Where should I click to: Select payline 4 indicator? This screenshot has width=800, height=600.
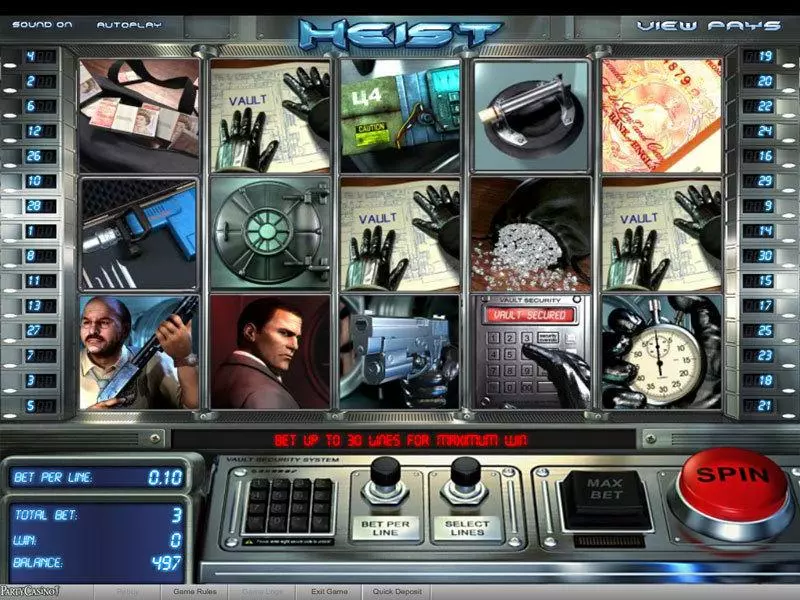pyautogui.click(x=31, y=56)
